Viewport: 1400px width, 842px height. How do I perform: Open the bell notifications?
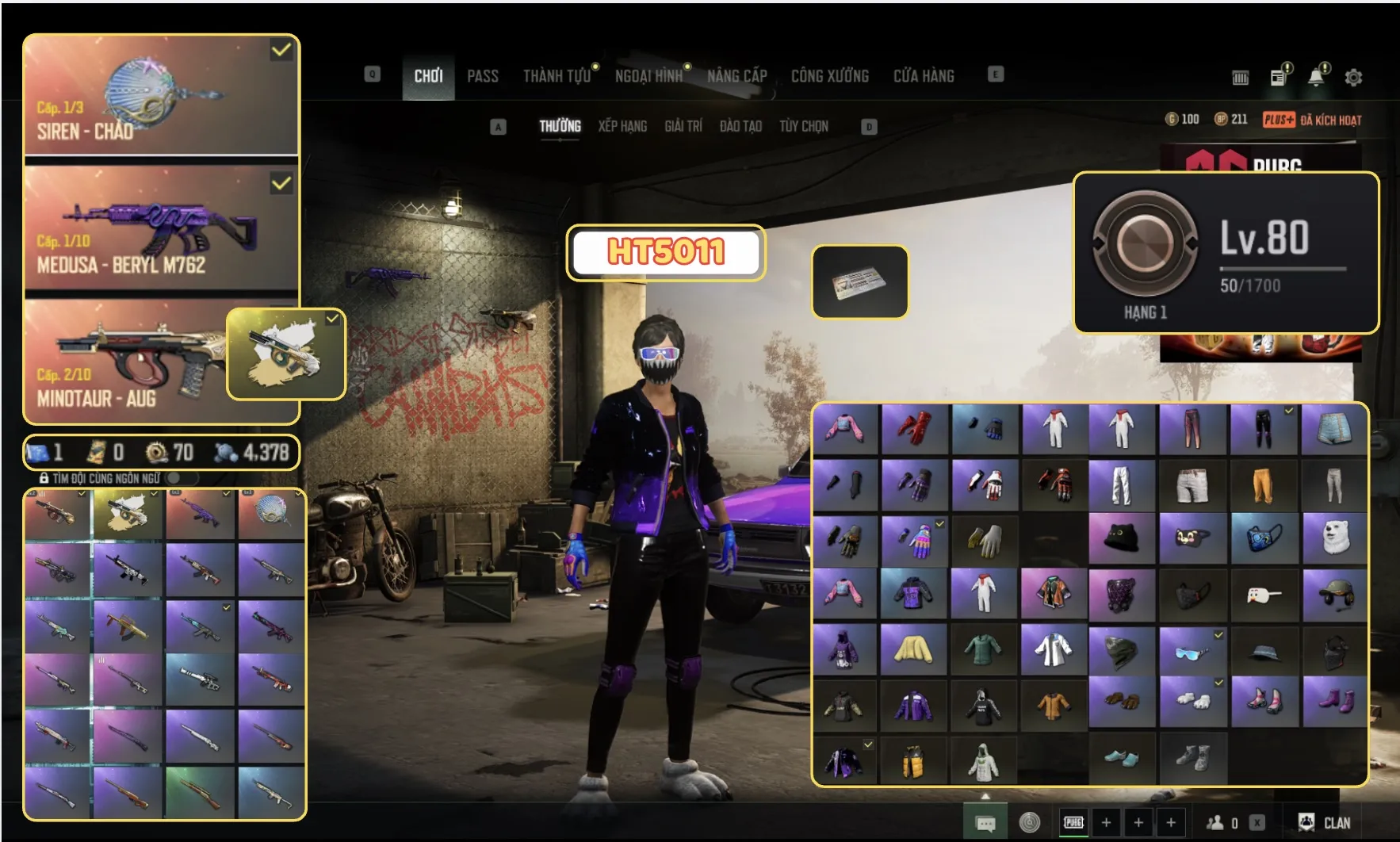click(1316, 77)
